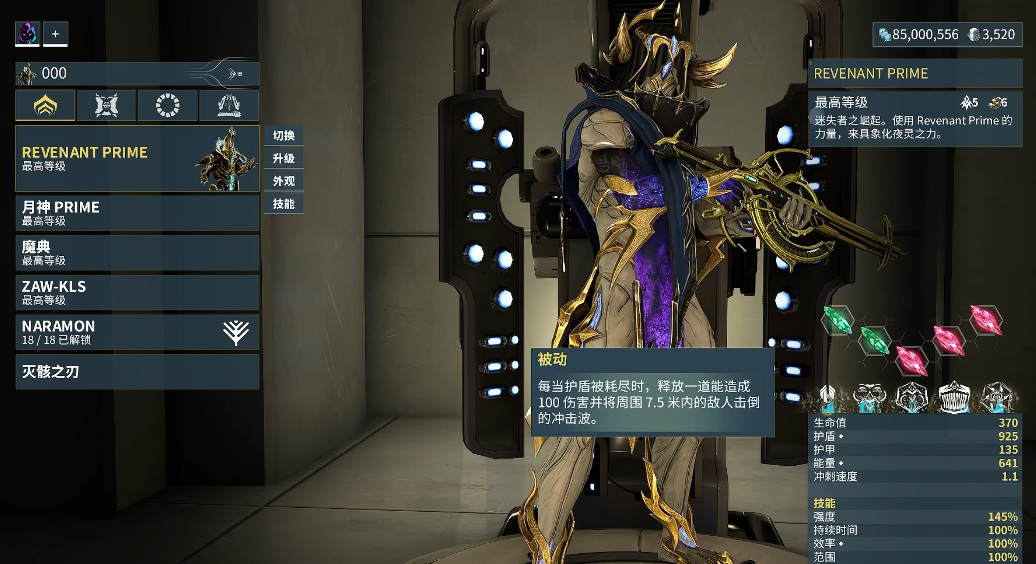Select the 灭骸之刃 slot

coord(137,372)
